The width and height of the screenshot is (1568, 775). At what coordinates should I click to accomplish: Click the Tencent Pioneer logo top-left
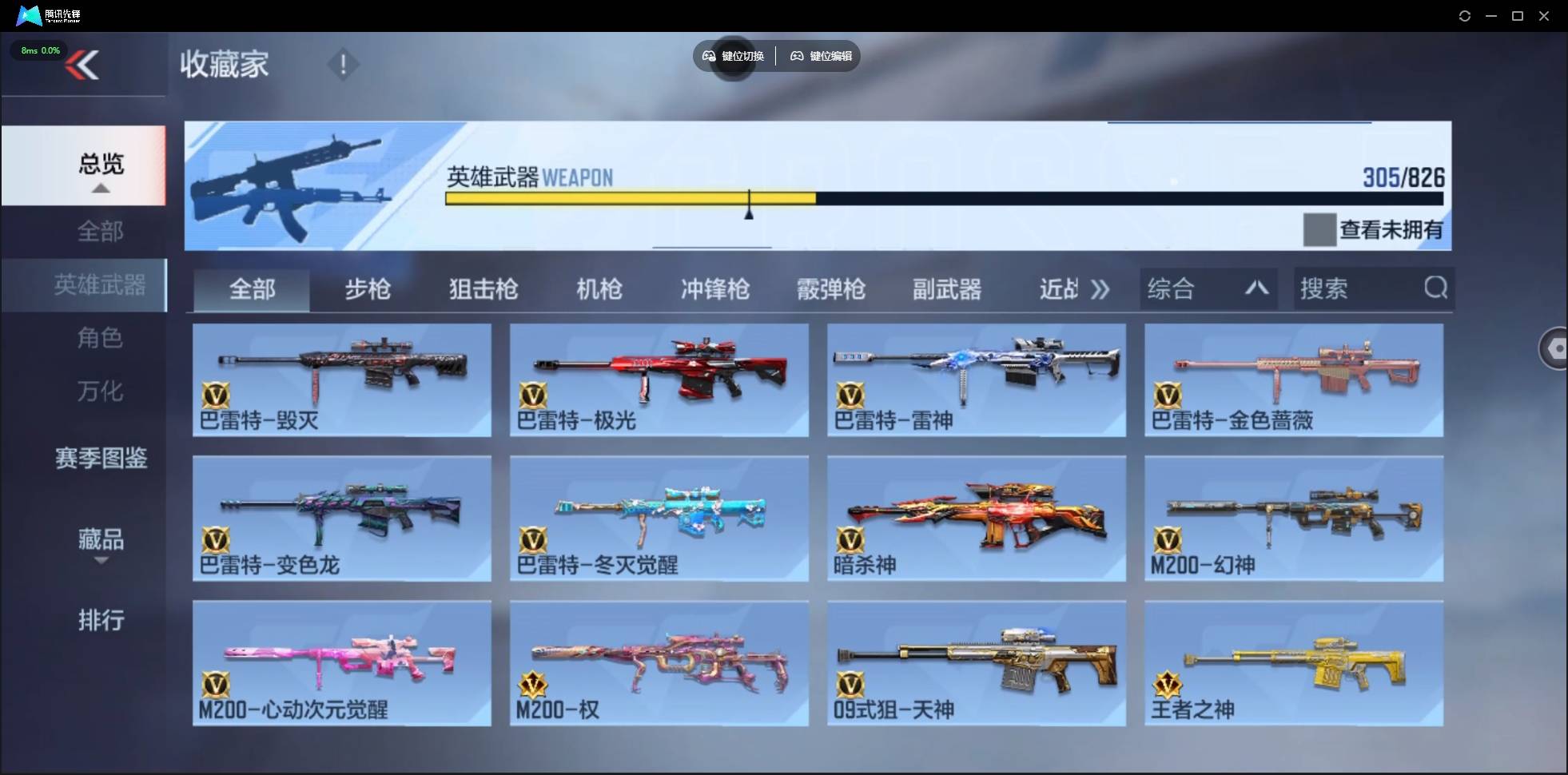click(x=28, y=15)
